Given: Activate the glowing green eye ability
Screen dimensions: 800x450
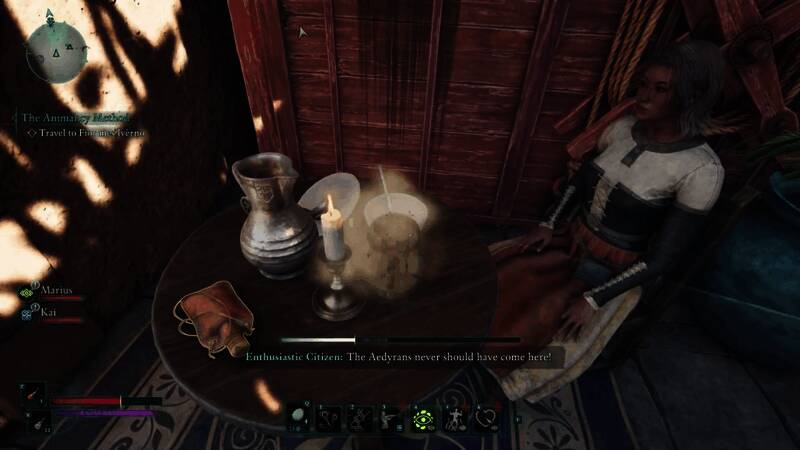Looking at the screenshot, I should pos(423,417).
